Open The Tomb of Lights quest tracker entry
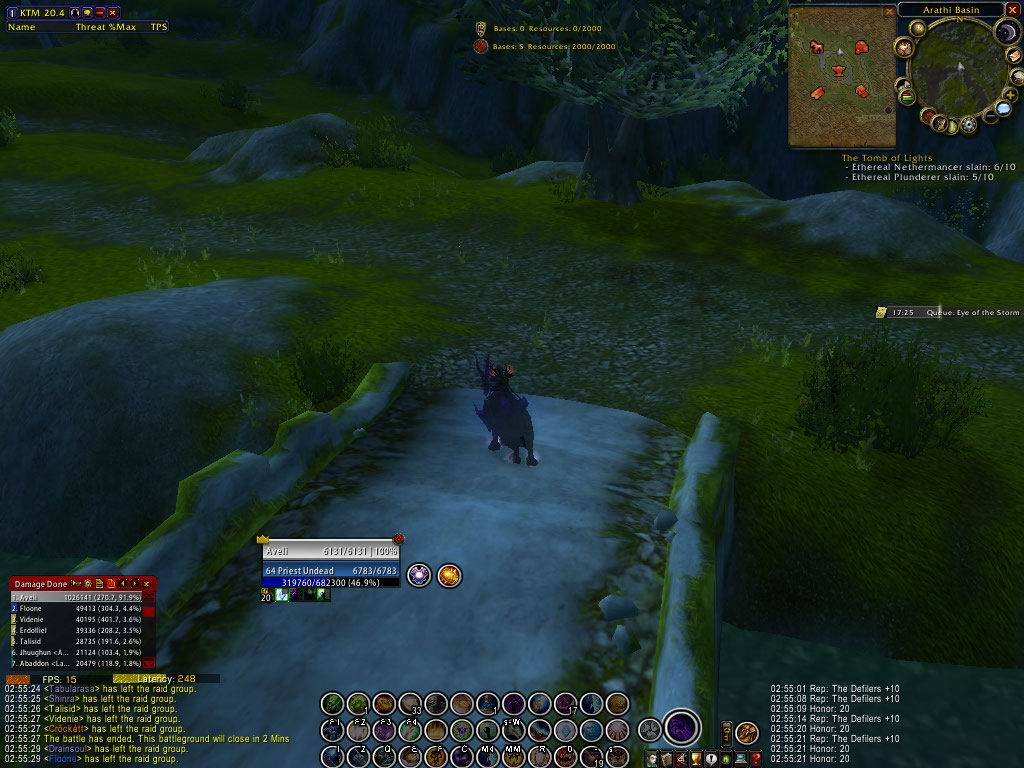This screenshot has height=768, width=1024. tap(887, 158)
